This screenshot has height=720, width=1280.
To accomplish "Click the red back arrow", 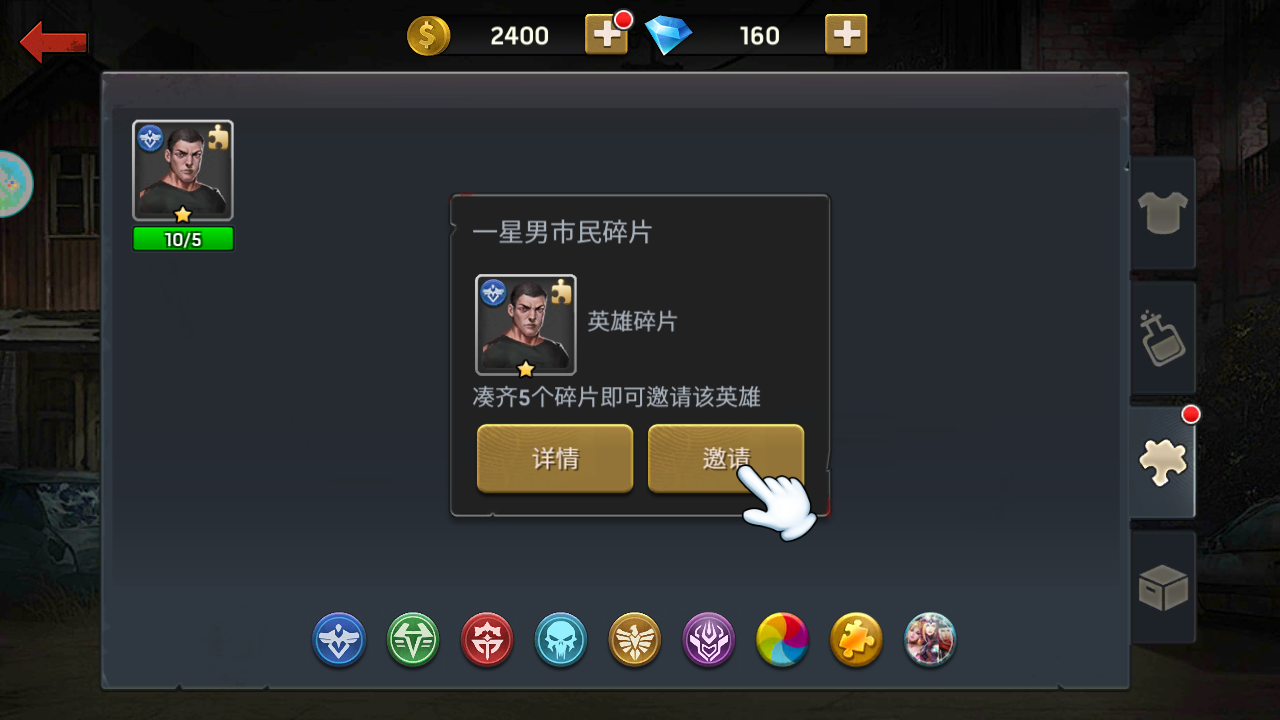I will 52,42.
